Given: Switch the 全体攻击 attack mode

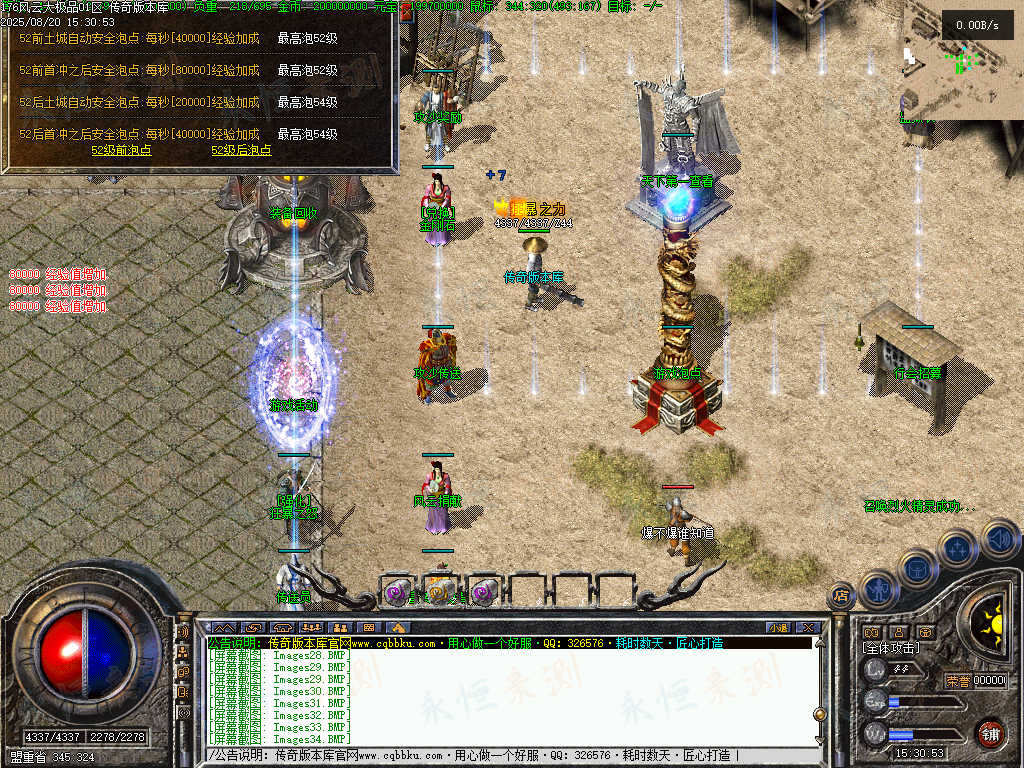Looking at the screenshot, I should [x=892, y=648].
